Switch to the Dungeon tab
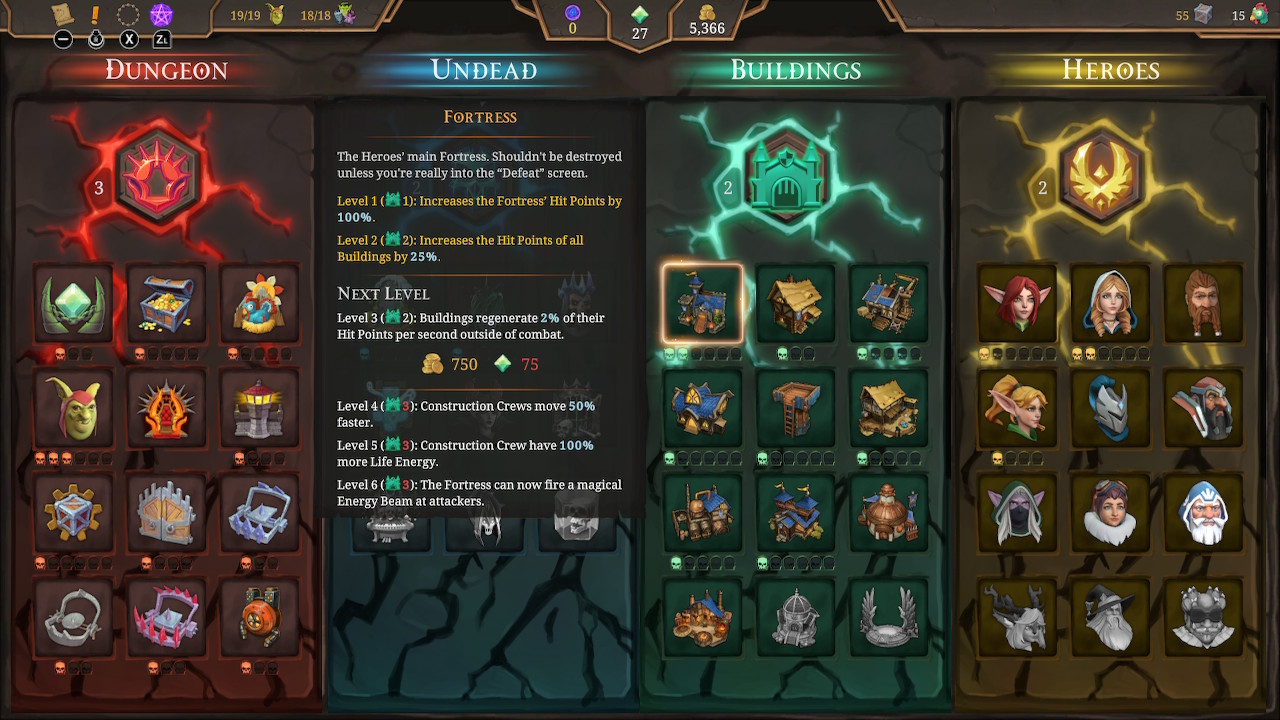This screenshot has width=1280, height=720. click(x=165, y=70)
